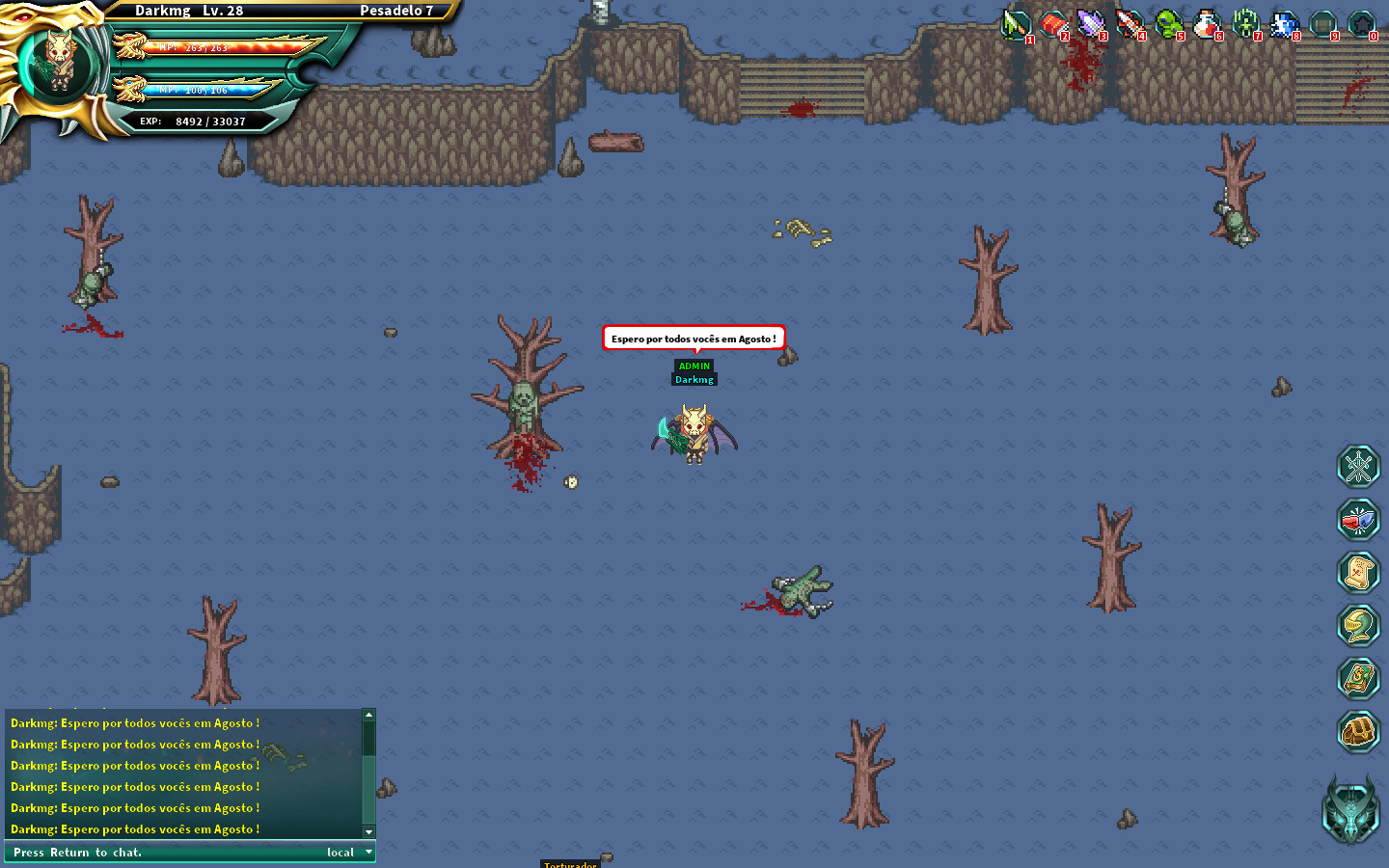Image resolution: width=1389 pixels, height=868 pixels.
Task: Select the purple crystal in hotbar slot 3
Action: click(x=1091, y=25)
